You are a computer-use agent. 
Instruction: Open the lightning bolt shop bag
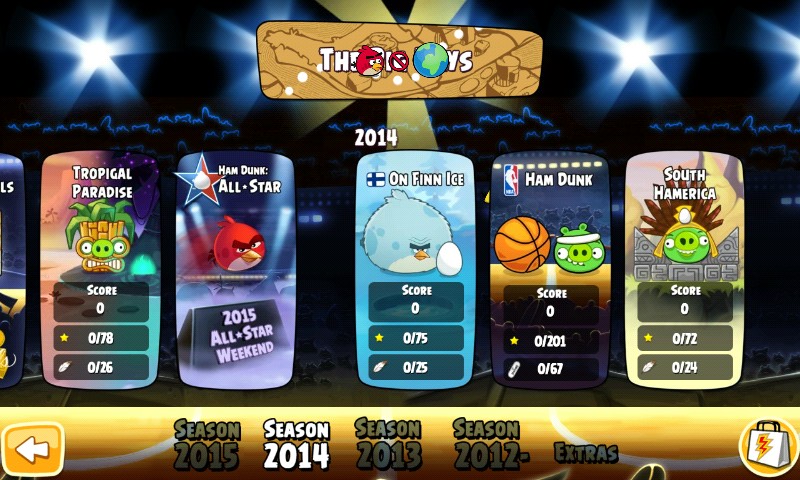coord(767,447)
